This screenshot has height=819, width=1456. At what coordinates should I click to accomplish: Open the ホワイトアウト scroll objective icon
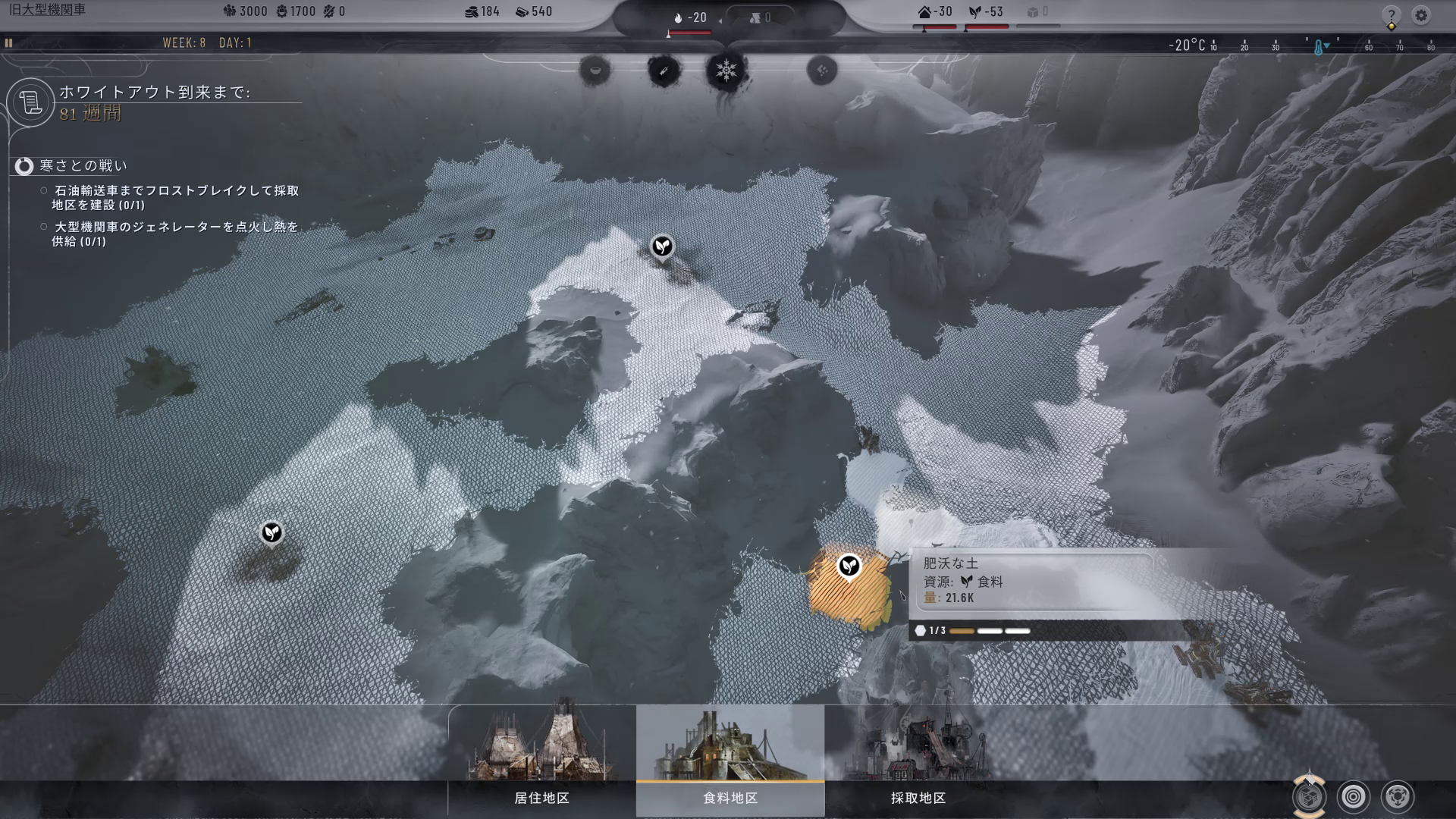31,102
